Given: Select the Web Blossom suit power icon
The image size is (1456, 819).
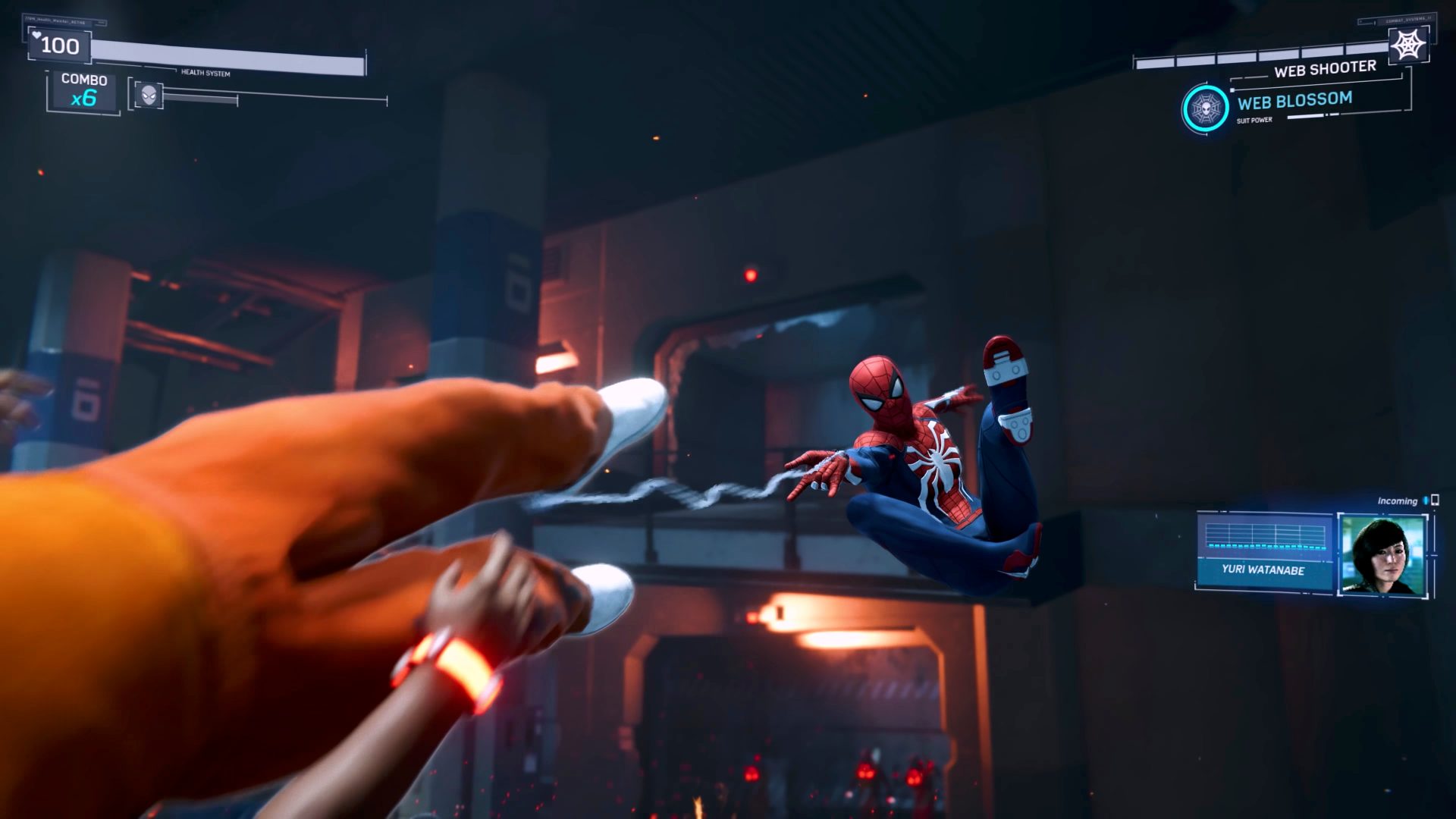Looking at the screenshot, I should 1205,108.
